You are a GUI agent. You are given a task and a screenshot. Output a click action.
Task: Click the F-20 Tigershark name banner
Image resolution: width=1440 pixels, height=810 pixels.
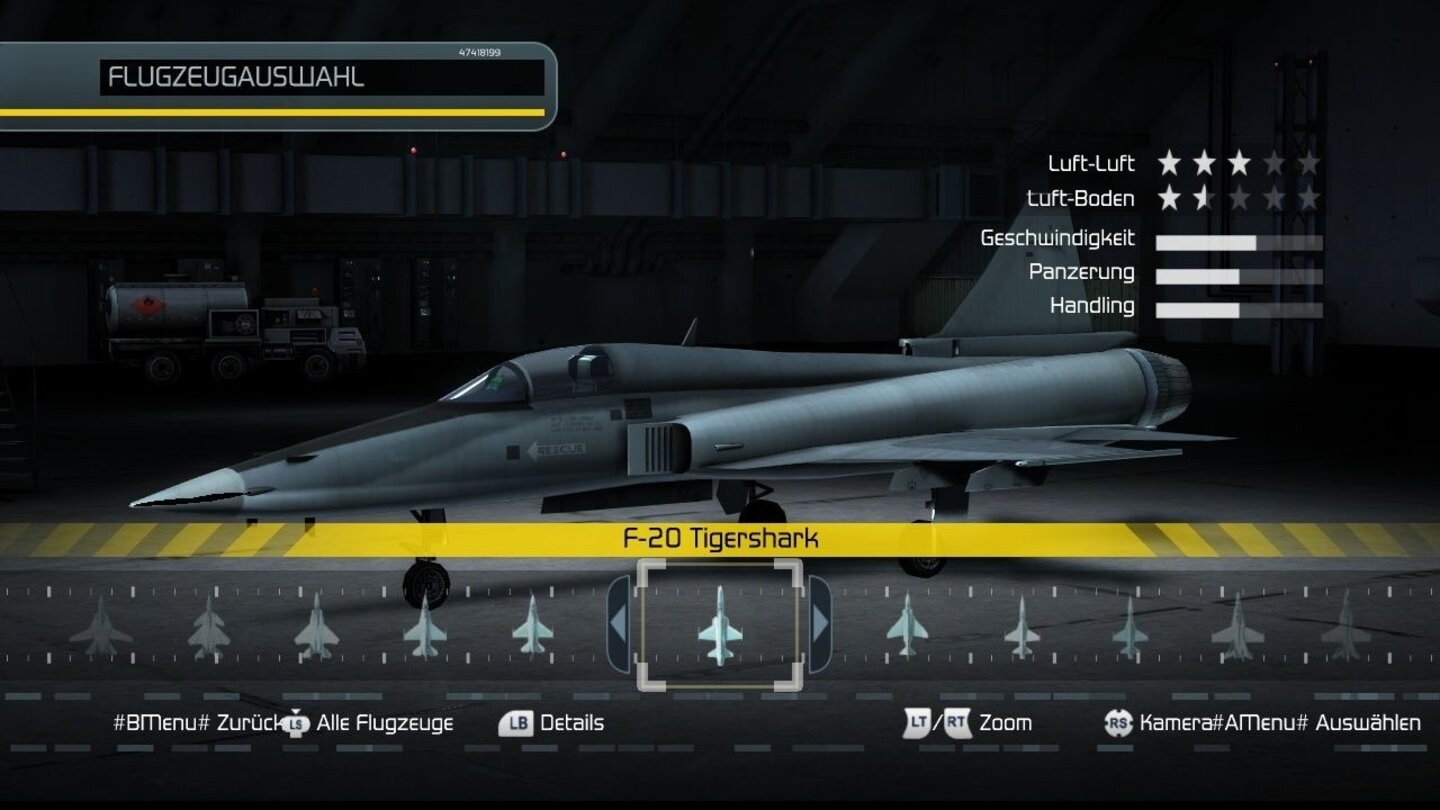pos(722,537)
